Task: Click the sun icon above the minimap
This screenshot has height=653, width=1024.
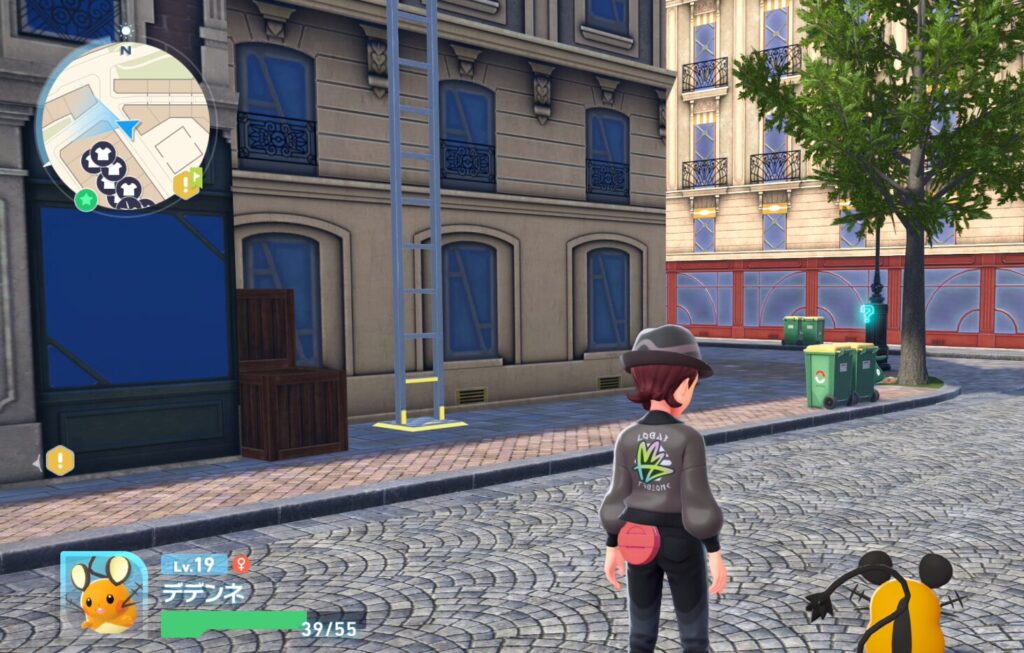Action: (125, 32)
